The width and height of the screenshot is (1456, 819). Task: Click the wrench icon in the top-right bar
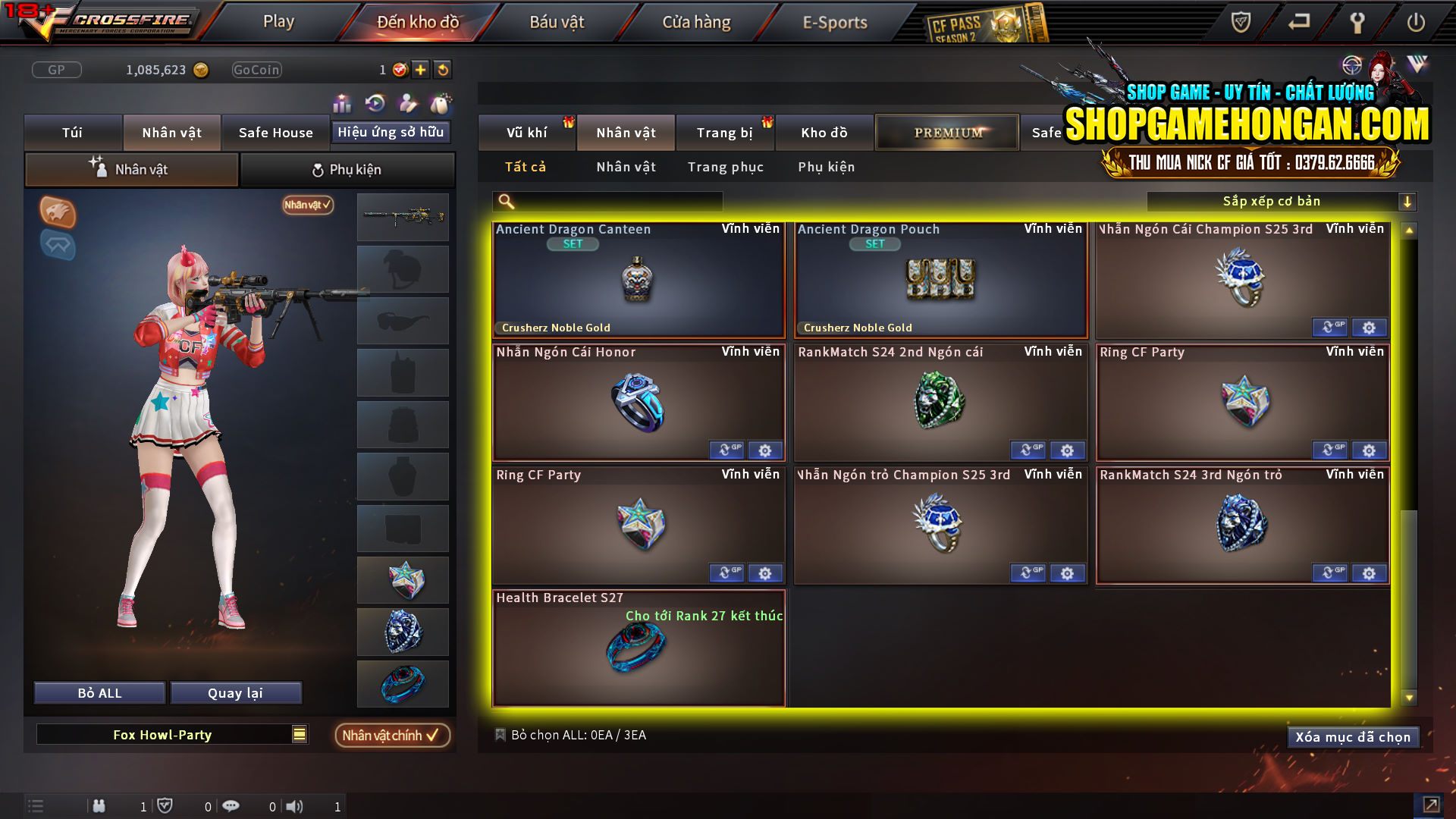pos(1357,23)
